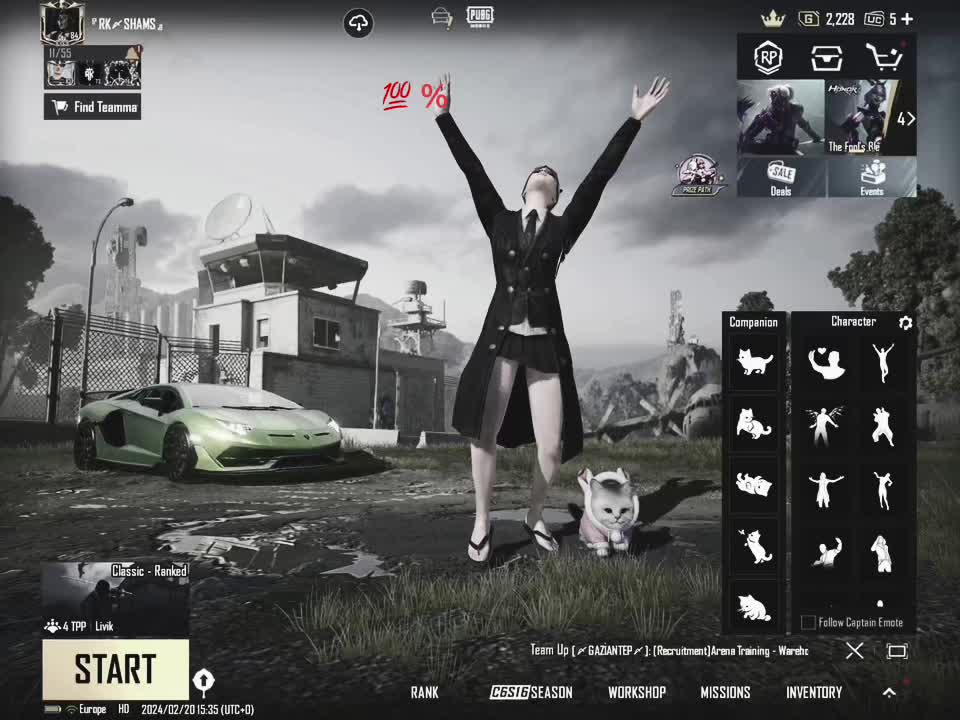This screenshot has width=960, height=720.
Task: Open the Events panel
Action: tap(872, 177)
